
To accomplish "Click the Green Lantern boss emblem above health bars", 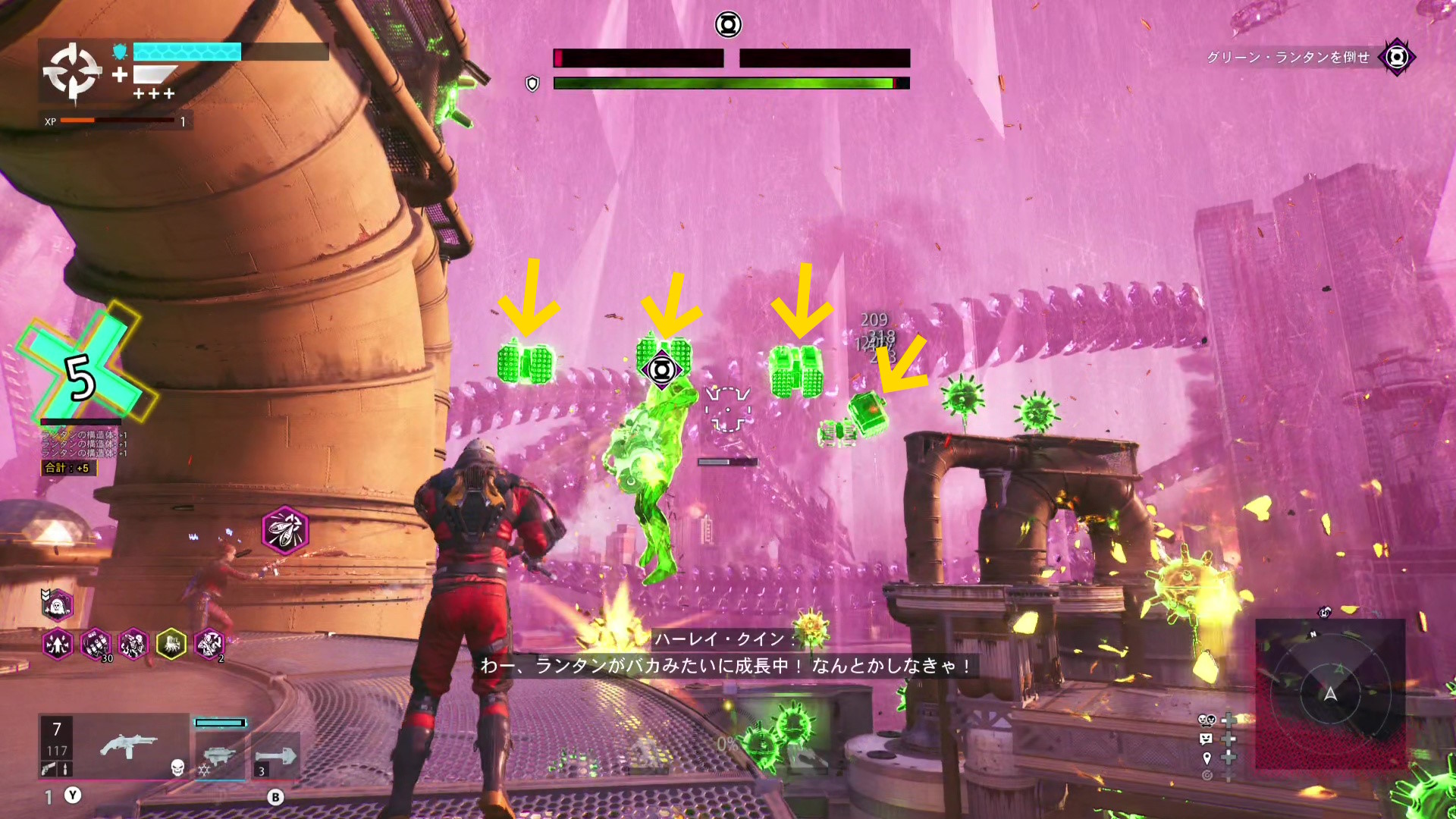I will tap(728, 25).
